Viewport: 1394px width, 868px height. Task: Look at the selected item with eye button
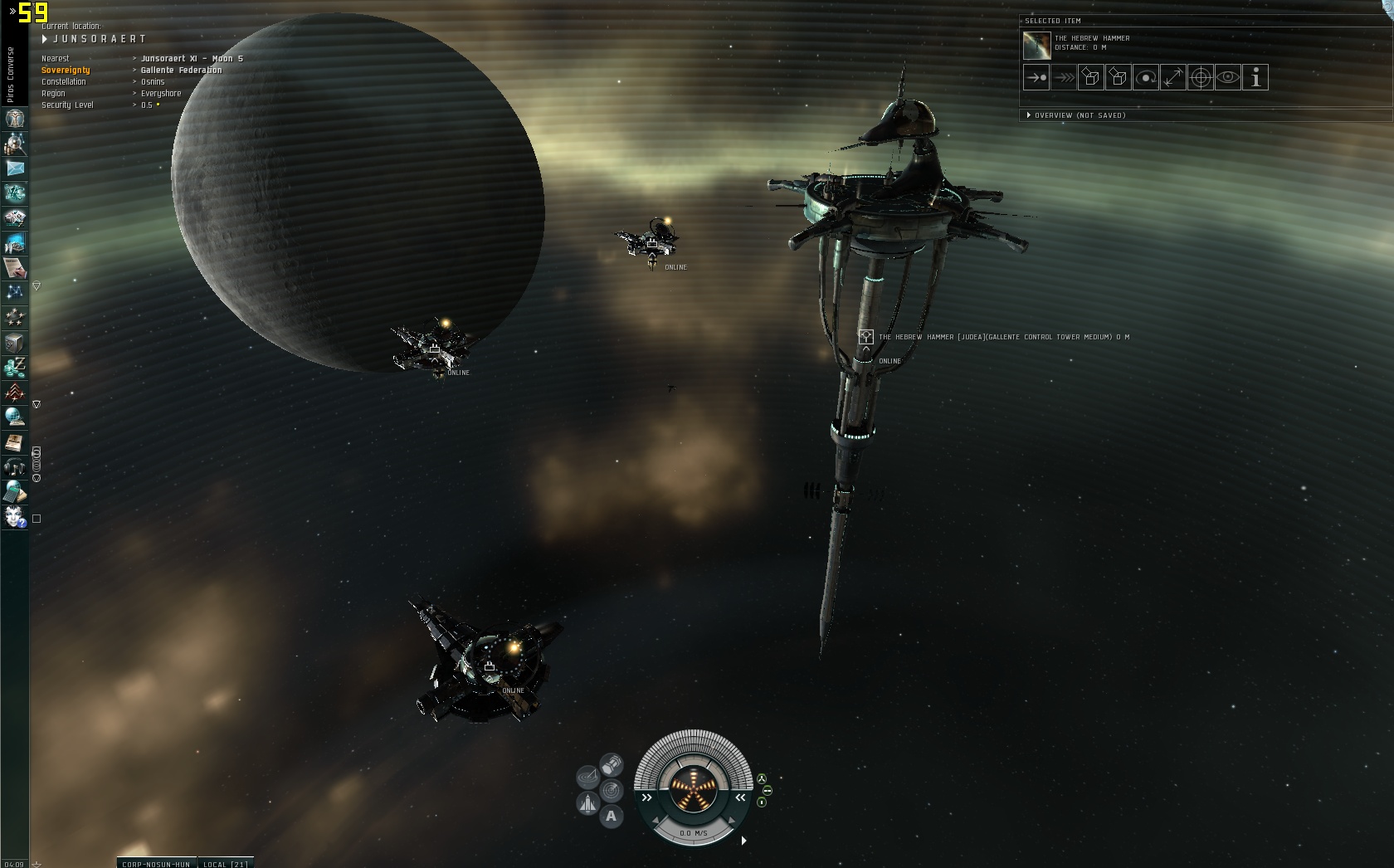1228,78
